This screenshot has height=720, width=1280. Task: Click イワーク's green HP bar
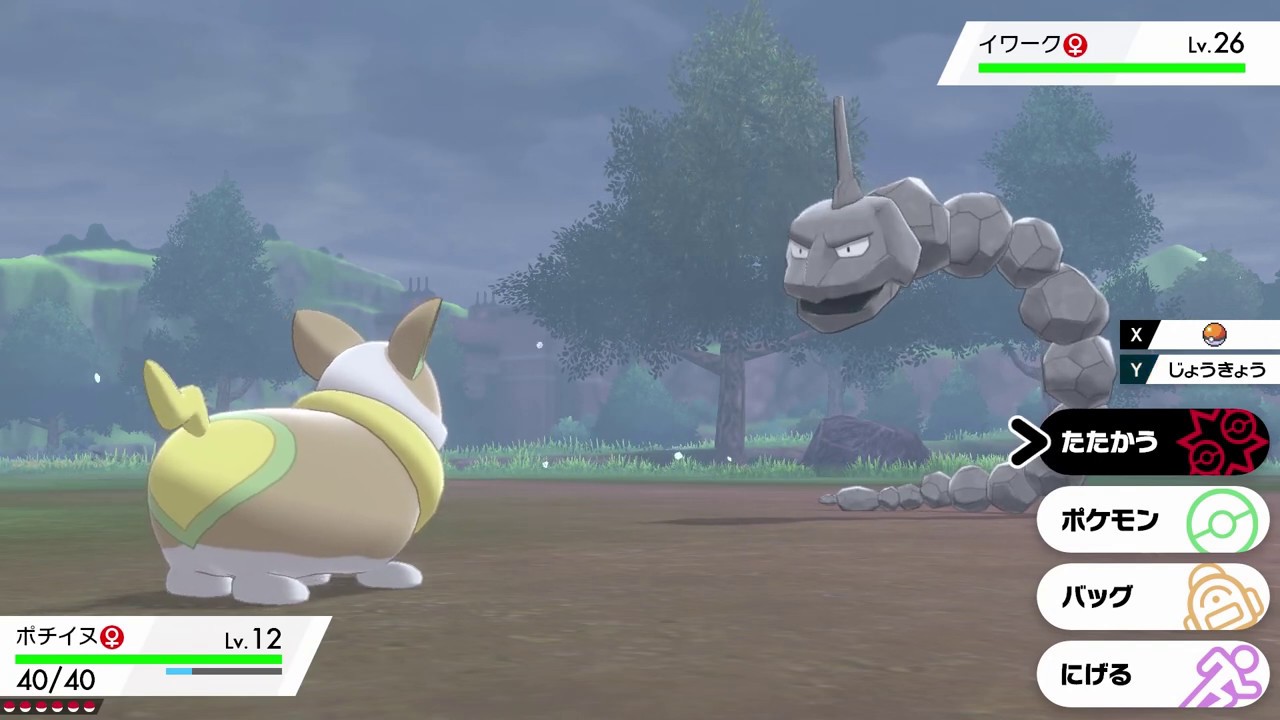tap(1110, 66)
